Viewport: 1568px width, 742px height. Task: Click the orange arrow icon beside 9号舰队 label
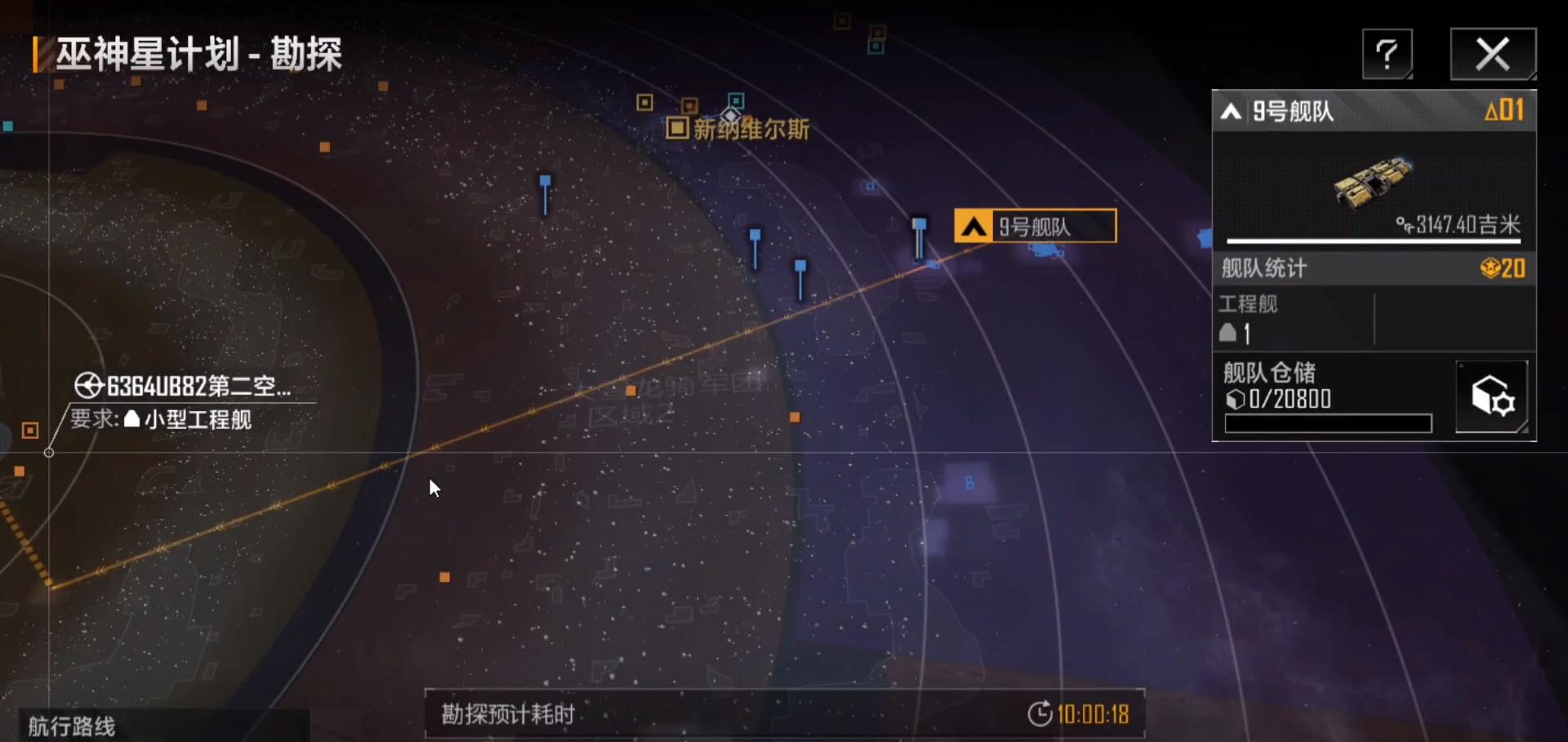[972, 226]
